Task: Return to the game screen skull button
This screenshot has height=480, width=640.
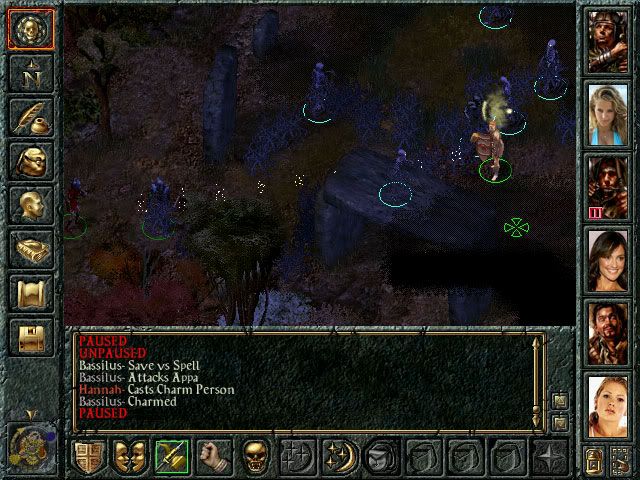Action: pos(30,27)
